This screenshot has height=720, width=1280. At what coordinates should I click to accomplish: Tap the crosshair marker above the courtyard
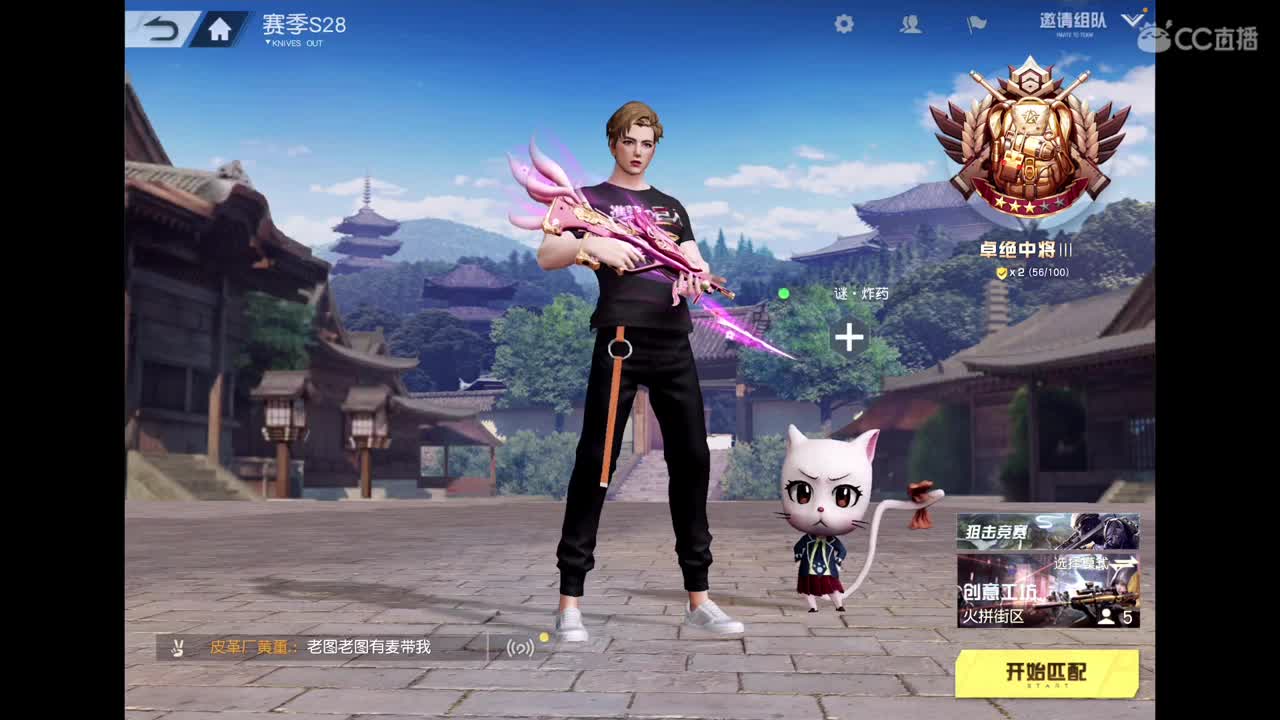849,338
